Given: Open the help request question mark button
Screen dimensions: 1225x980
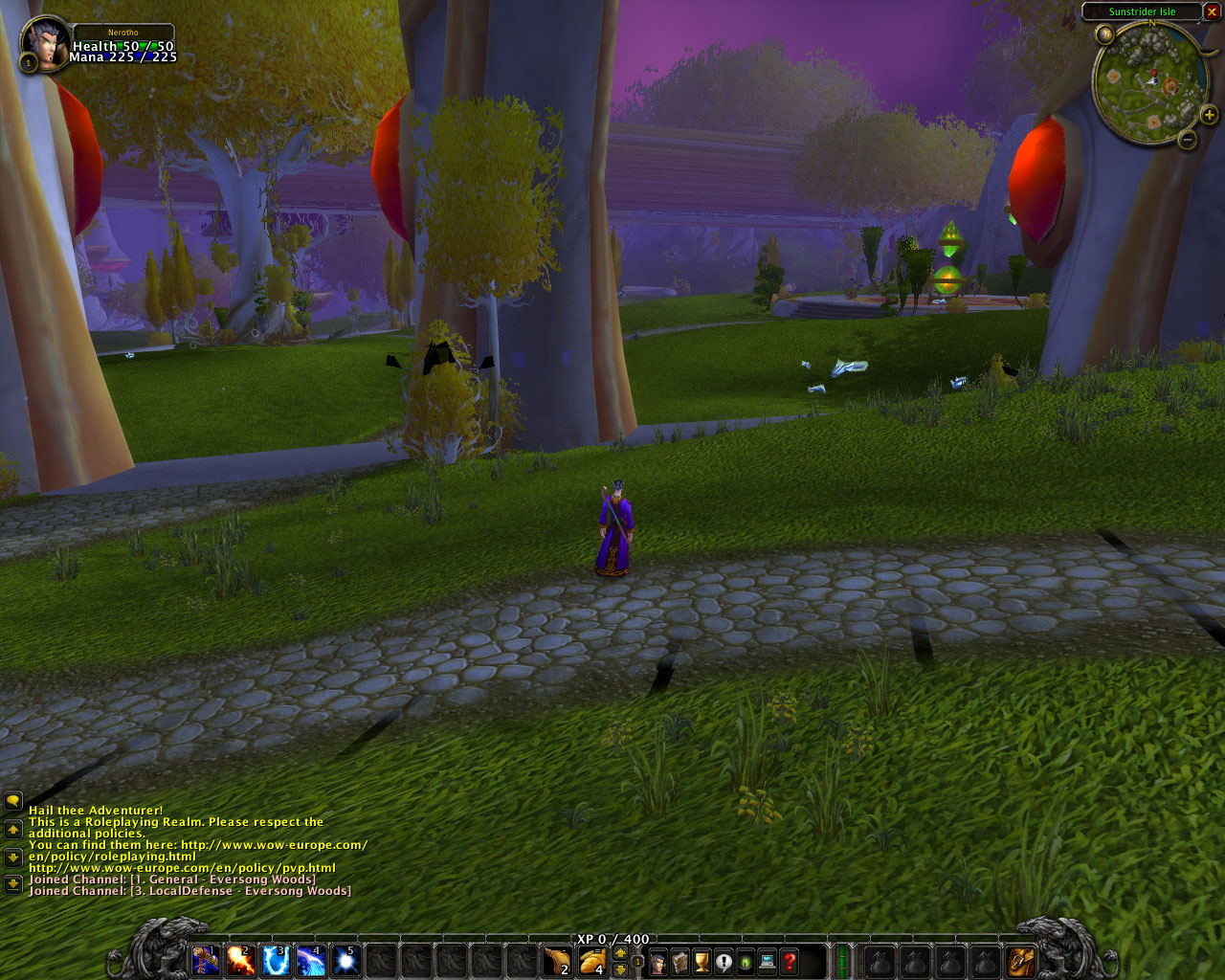Looking at the screenshot, I should click(x=790, y=961).
